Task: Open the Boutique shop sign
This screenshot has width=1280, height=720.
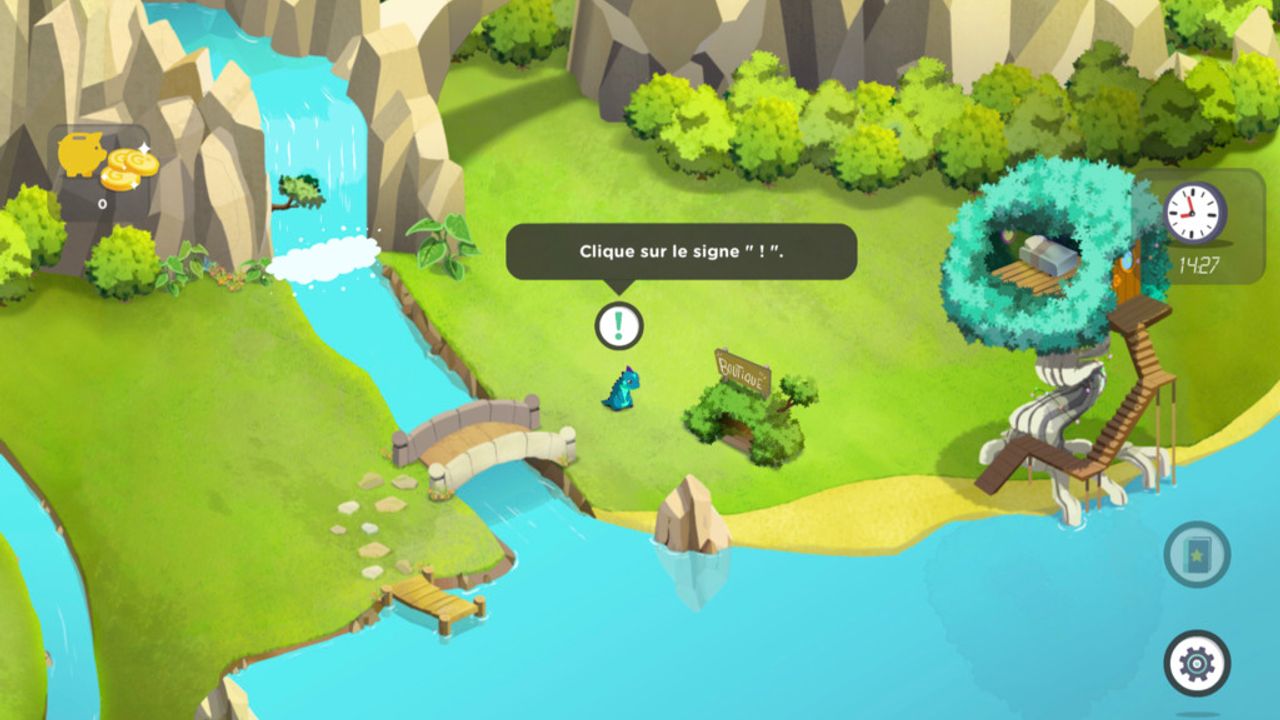Action: (744, 369)
